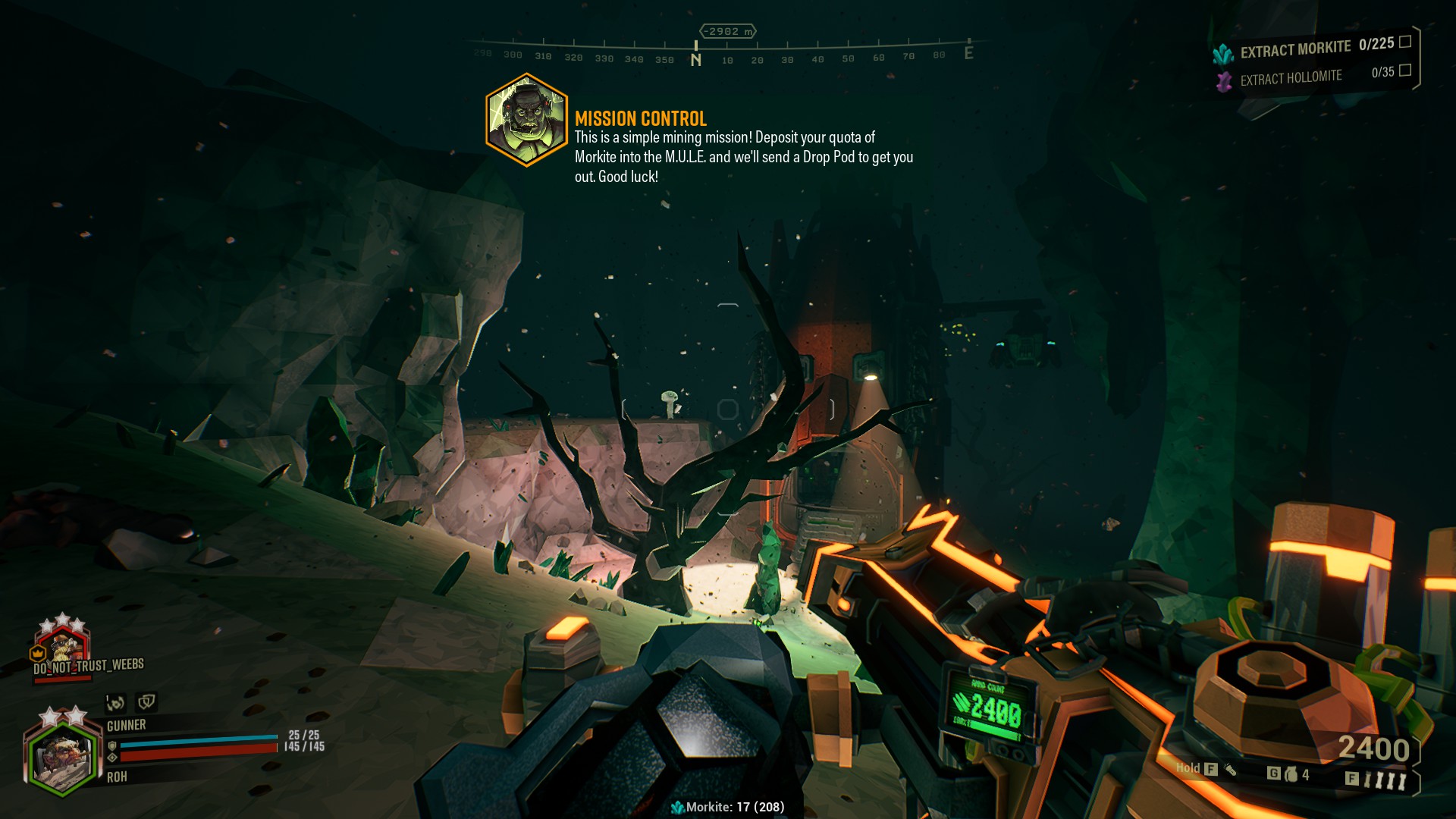Click the purple Hollomite objective icon

pos(1223,81)
